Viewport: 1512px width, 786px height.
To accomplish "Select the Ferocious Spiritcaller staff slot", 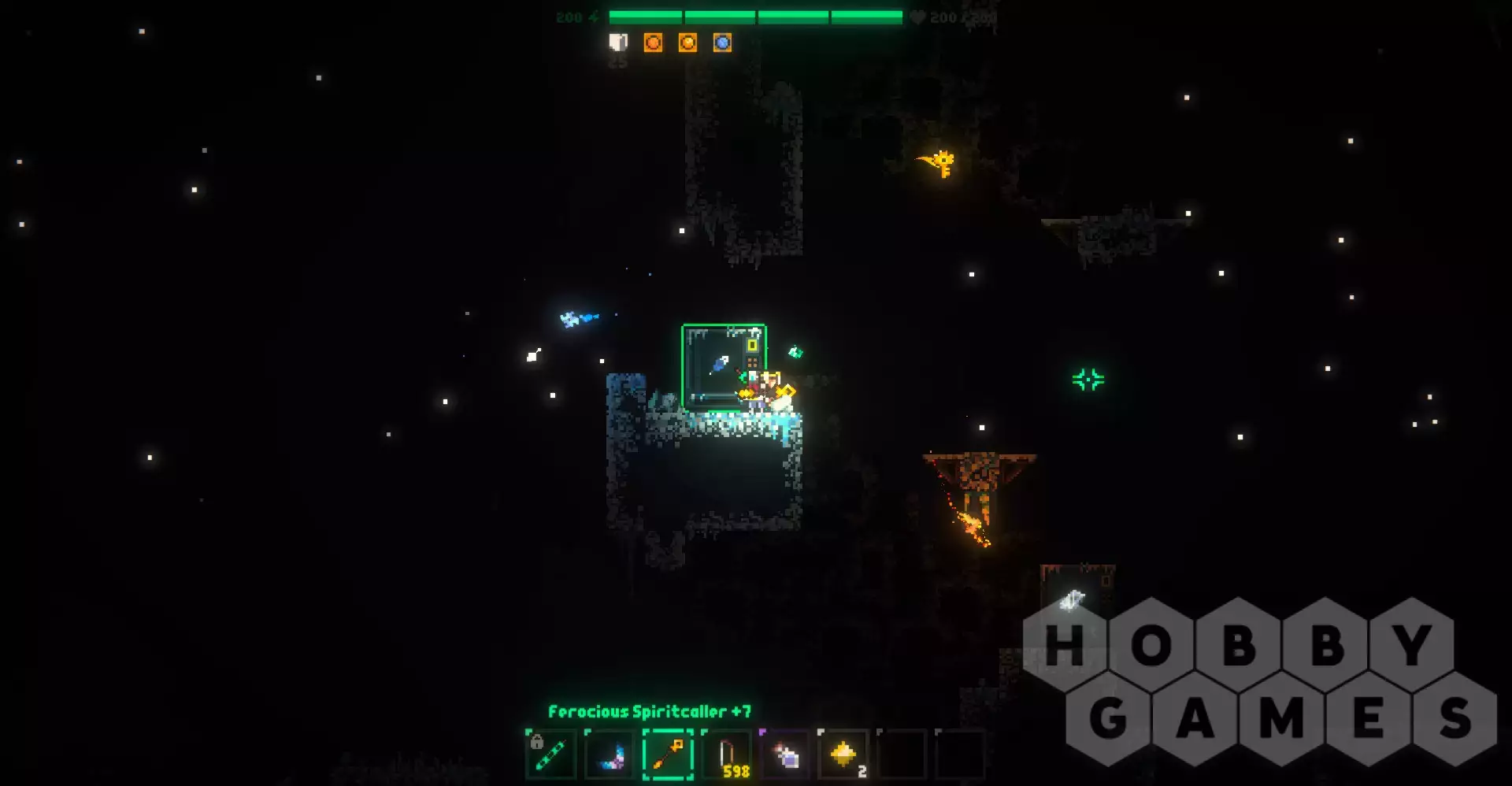I will pyautogui.click(x=668, y=754).
